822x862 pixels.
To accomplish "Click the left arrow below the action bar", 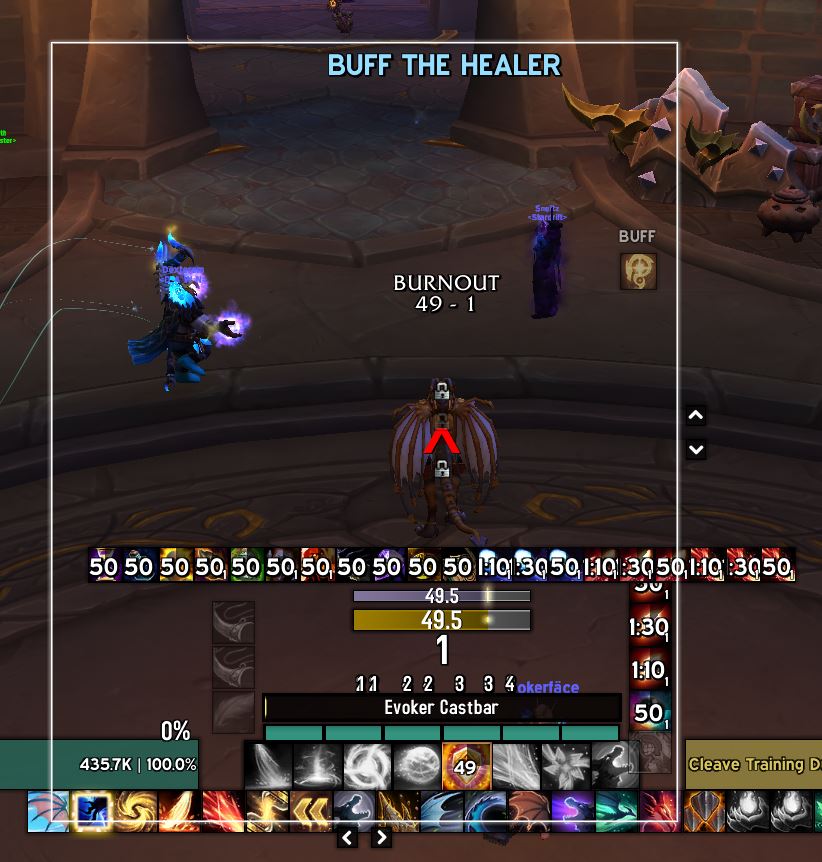I will click(348, 837).
